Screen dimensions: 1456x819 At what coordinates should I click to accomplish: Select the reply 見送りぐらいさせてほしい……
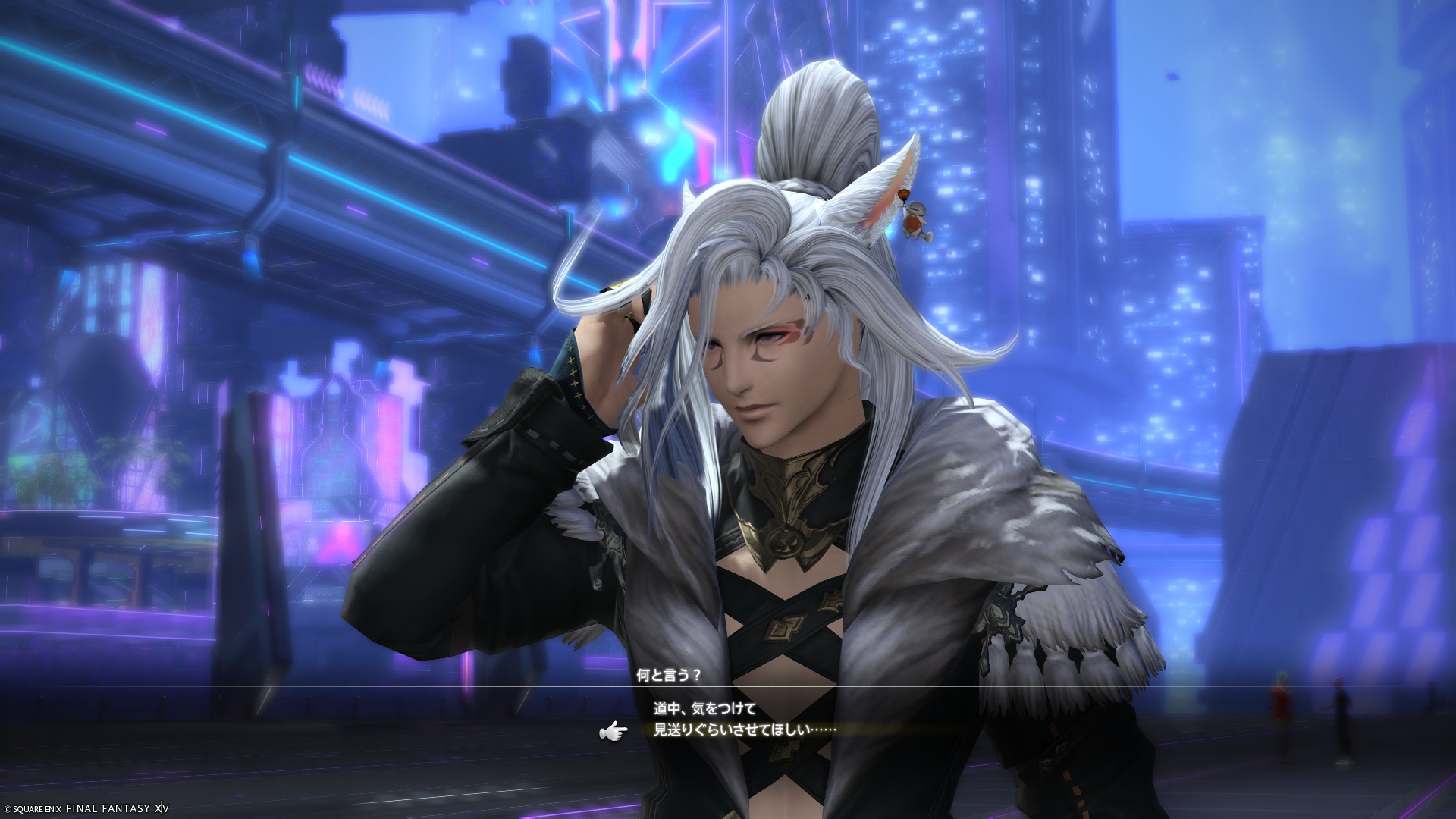[745, 730]
